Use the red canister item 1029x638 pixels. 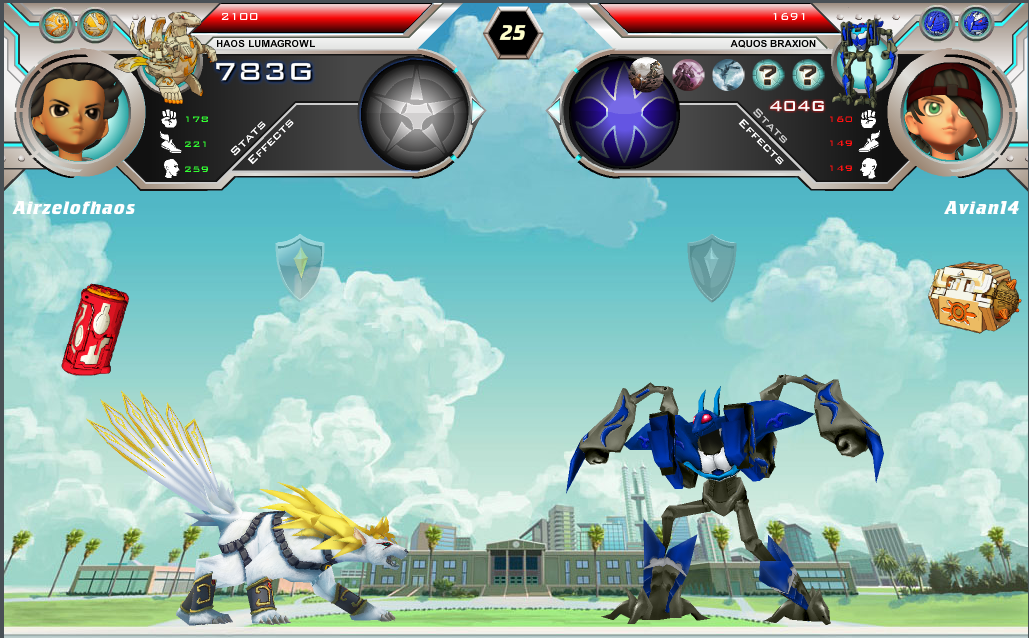click(x=95, y=329)
